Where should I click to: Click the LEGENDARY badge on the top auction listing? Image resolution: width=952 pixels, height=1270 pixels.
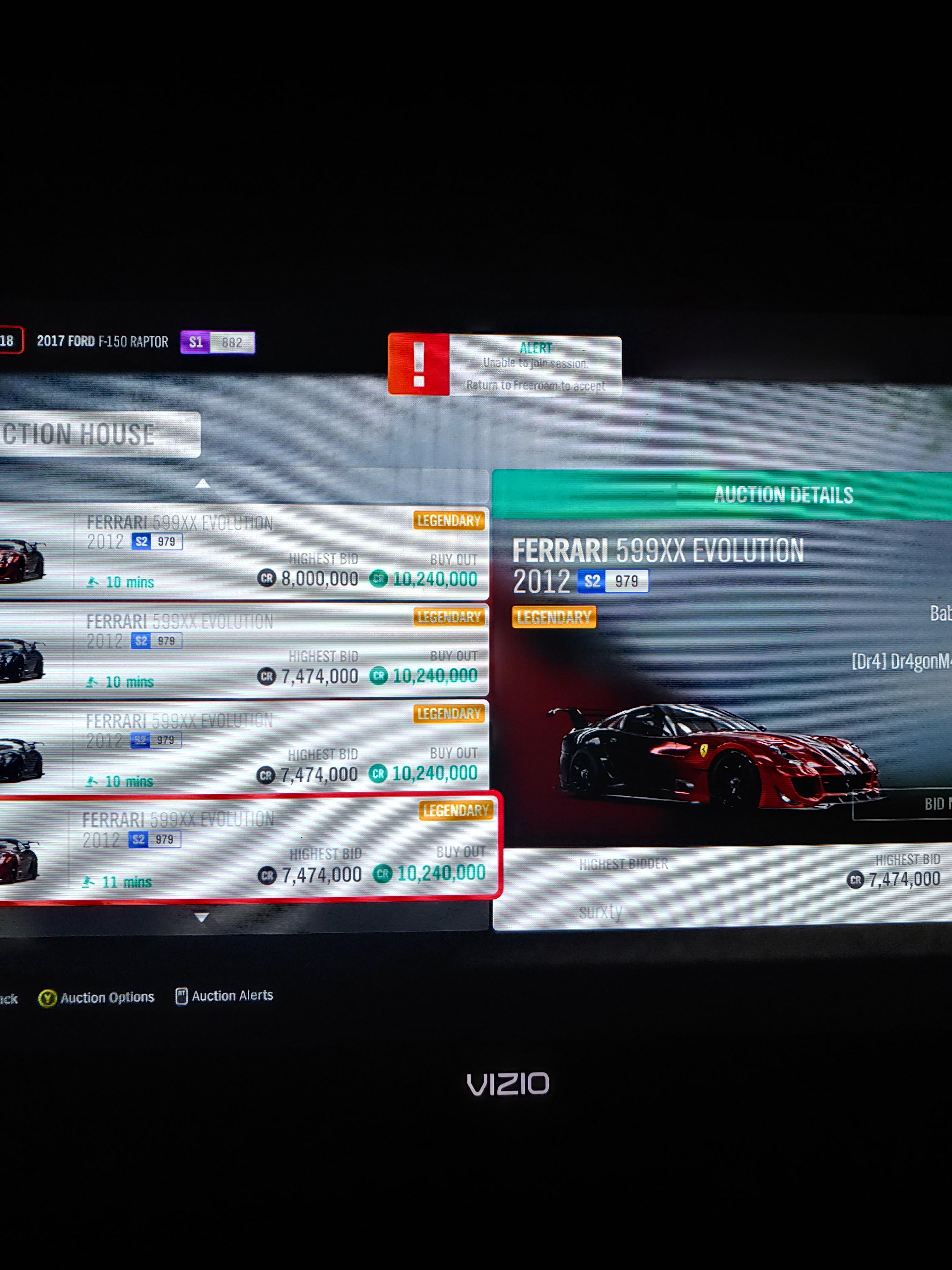(x=450, y=521)
